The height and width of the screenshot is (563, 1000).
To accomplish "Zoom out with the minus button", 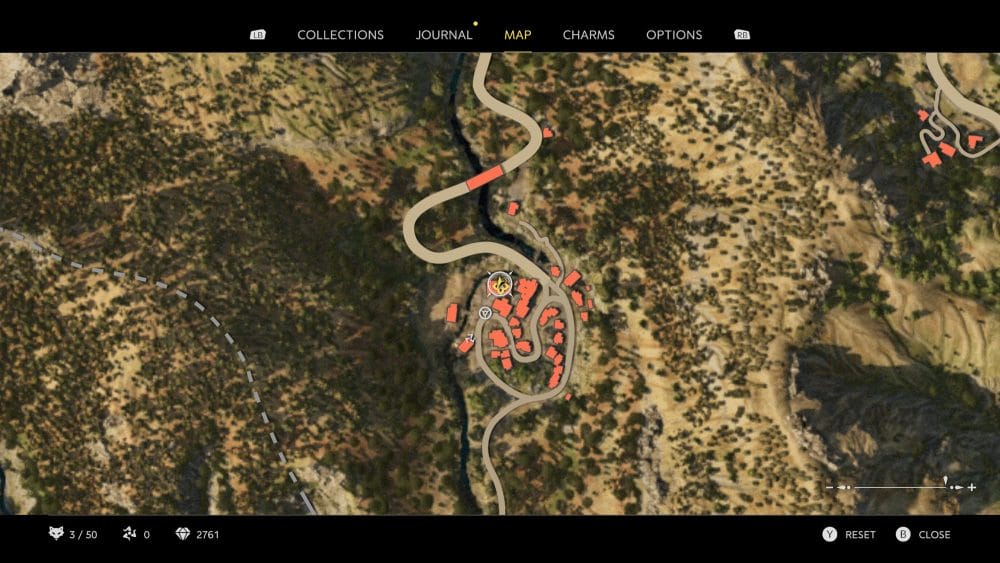I will [x=831, y=487].
